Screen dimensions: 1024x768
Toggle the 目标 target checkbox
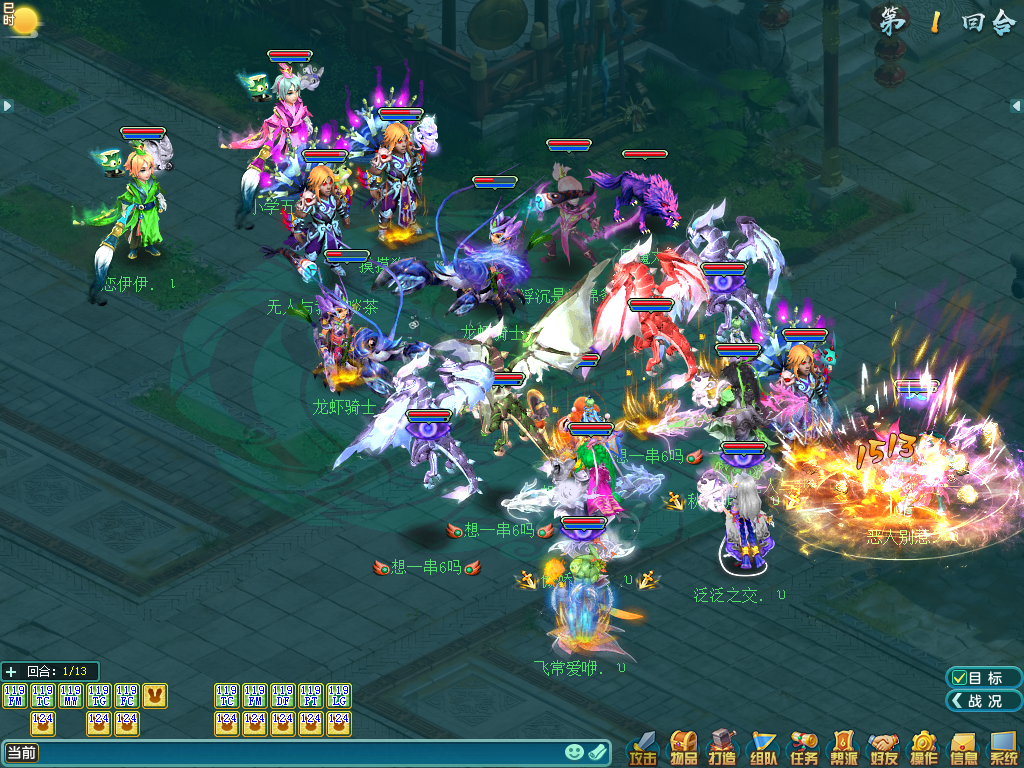[x=959, y=678]
